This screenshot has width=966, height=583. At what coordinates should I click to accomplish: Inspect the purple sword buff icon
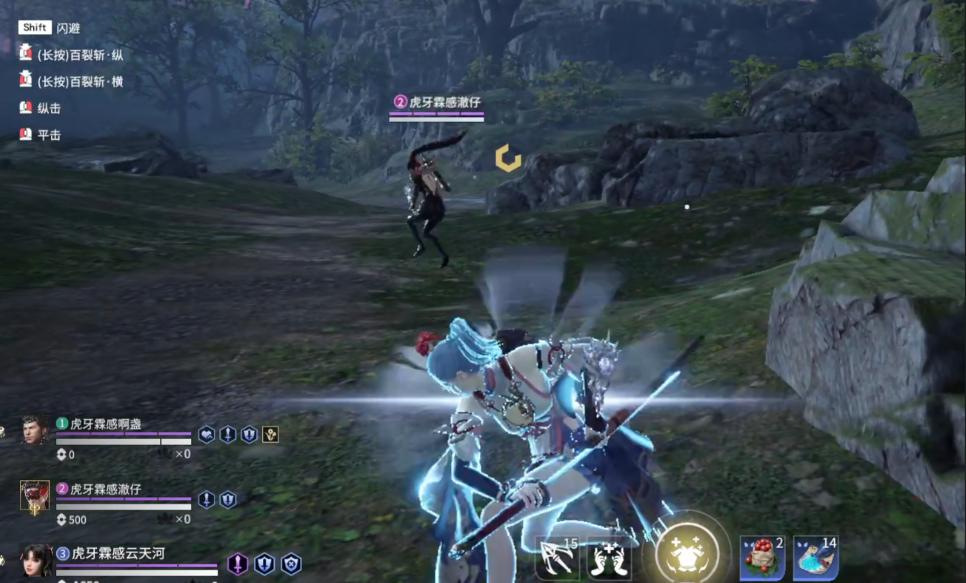238,564
